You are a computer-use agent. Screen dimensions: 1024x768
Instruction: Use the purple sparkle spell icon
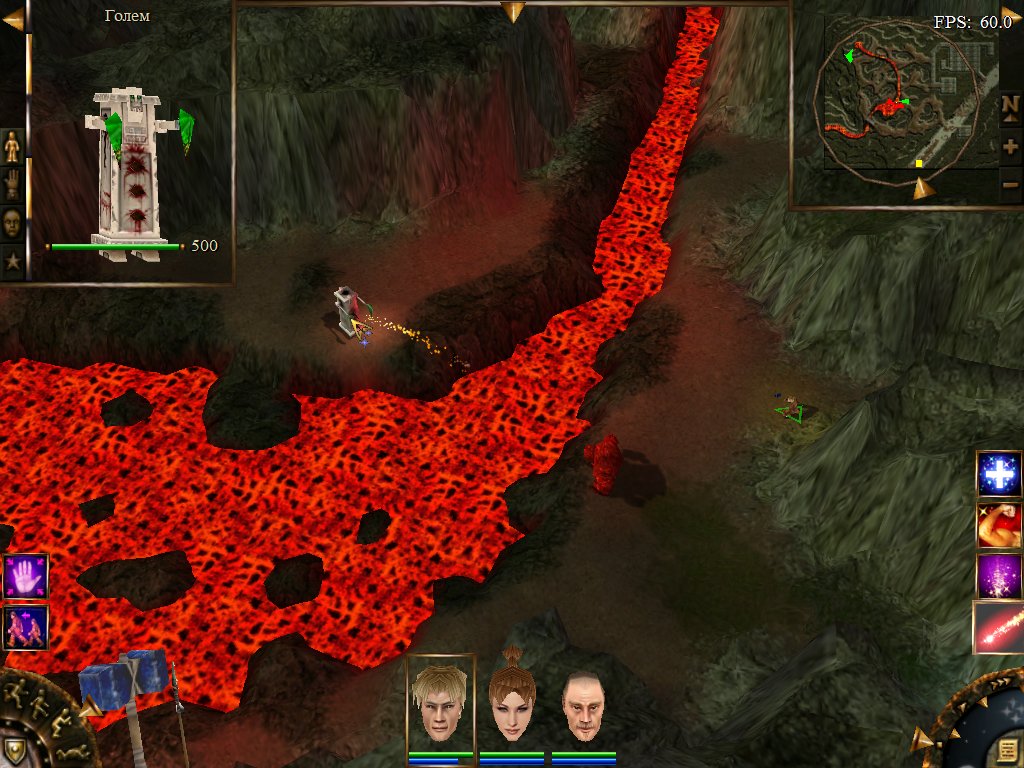click(x=999, y=576)
